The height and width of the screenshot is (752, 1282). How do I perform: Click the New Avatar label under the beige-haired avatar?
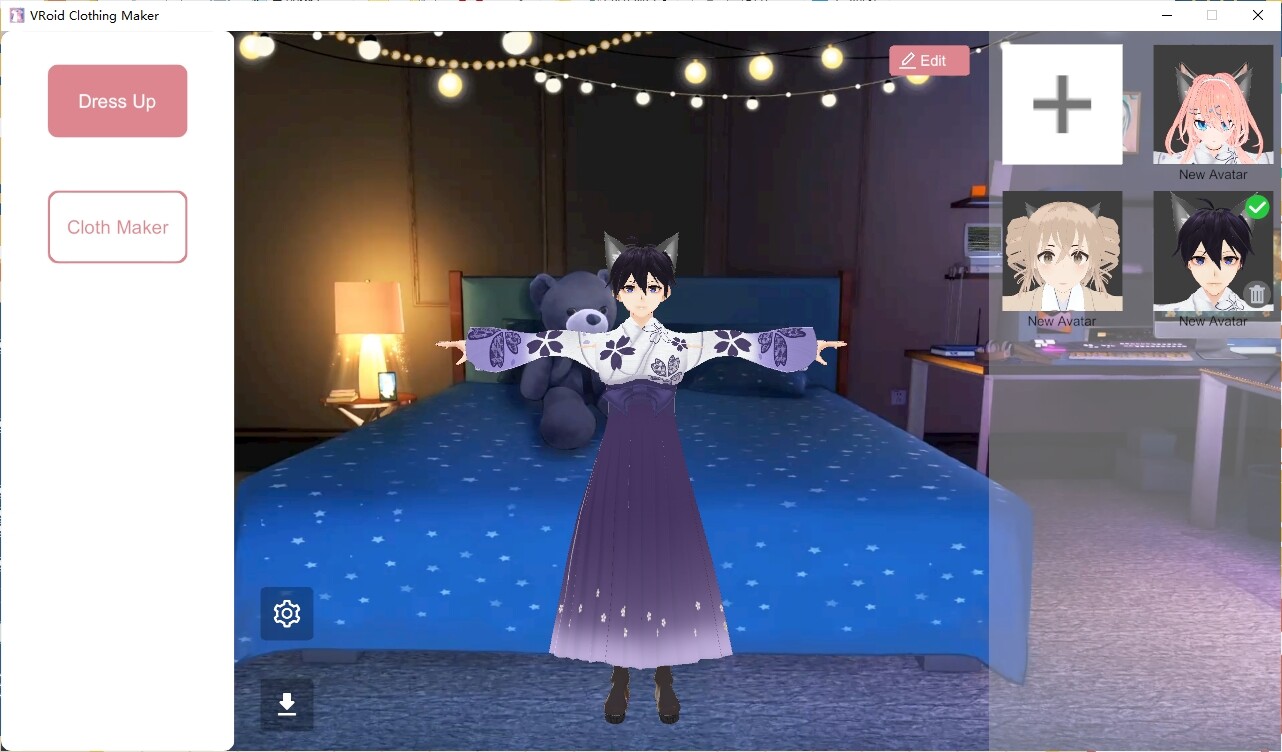[1062, 321]
